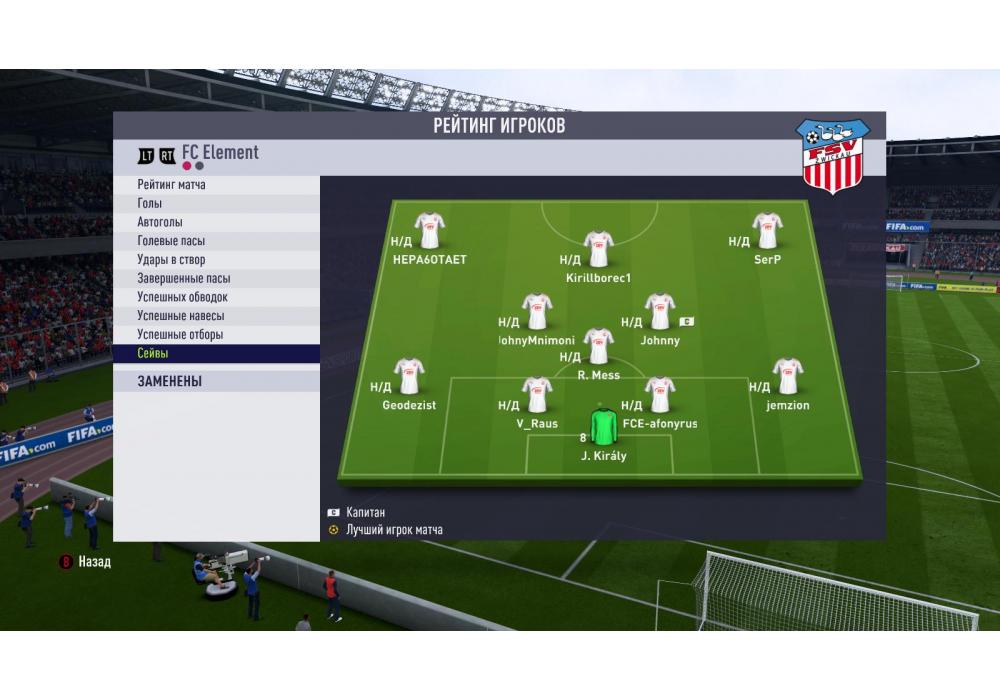
Task: Select defender Geodezist's shirt
Action: (x=409, y=377)
